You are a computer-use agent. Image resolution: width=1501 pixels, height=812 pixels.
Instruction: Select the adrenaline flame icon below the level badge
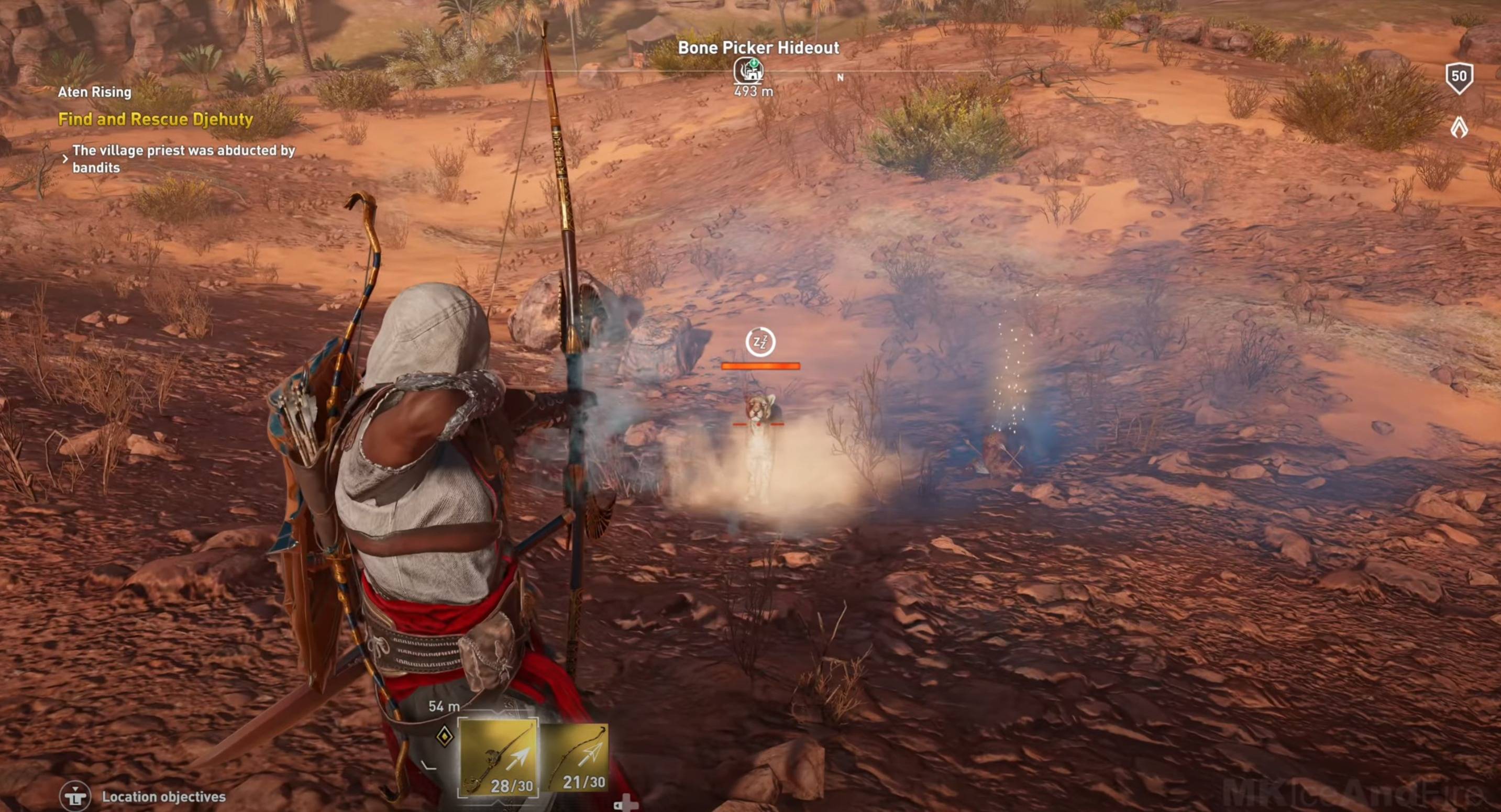click(1459, 127)
